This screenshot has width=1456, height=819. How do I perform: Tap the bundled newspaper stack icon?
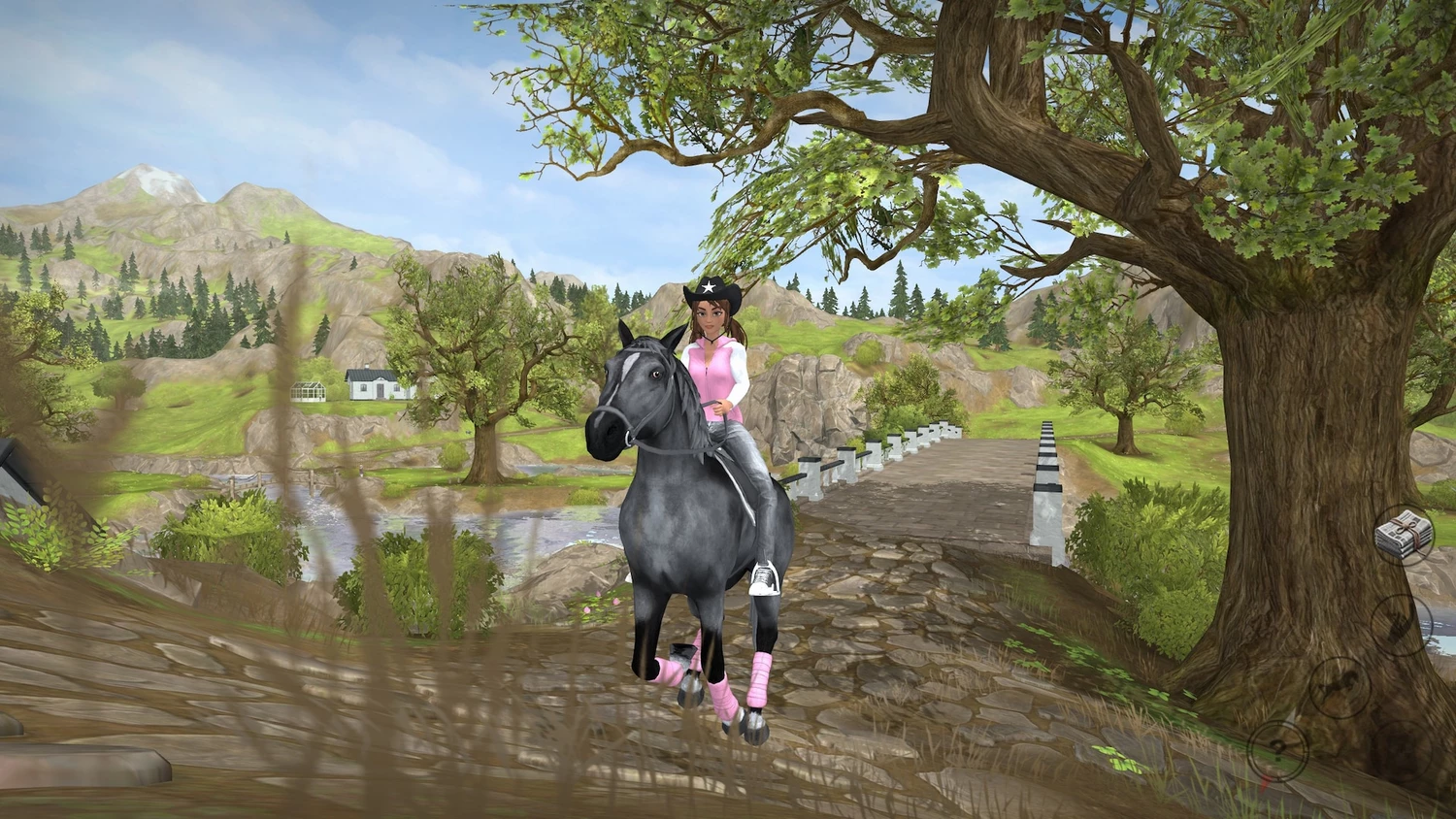(x=1404, y=536)
